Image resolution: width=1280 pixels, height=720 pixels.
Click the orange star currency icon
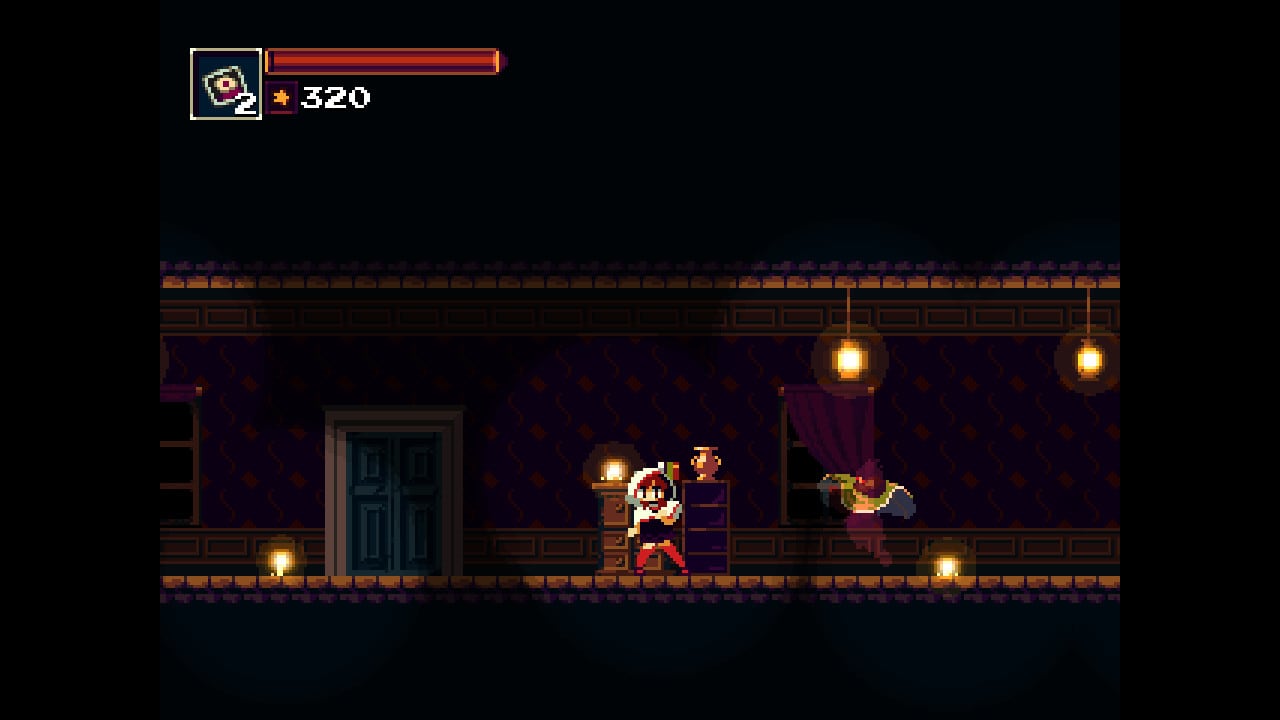283,97
